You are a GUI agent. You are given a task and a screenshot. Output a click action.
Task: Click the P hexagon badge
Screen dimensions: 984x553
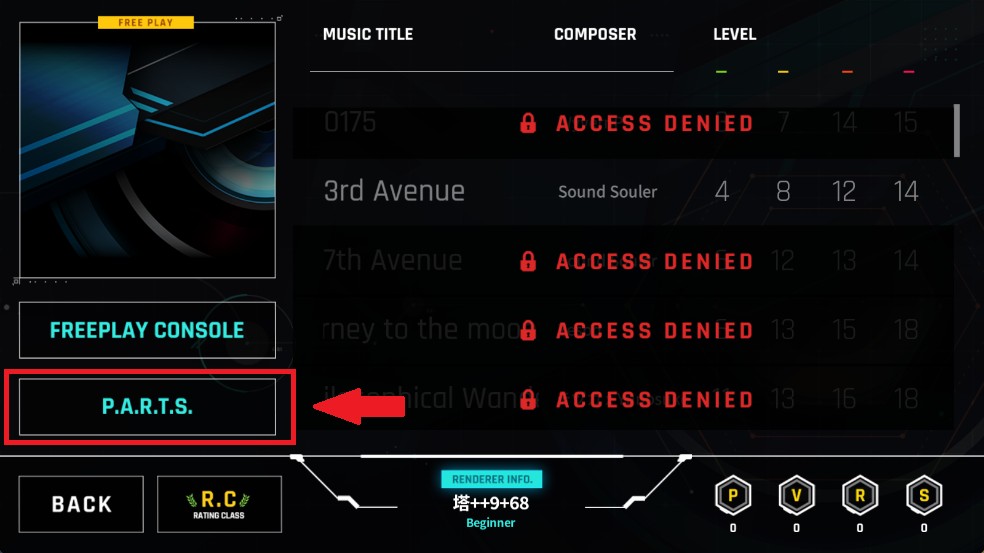732,495
